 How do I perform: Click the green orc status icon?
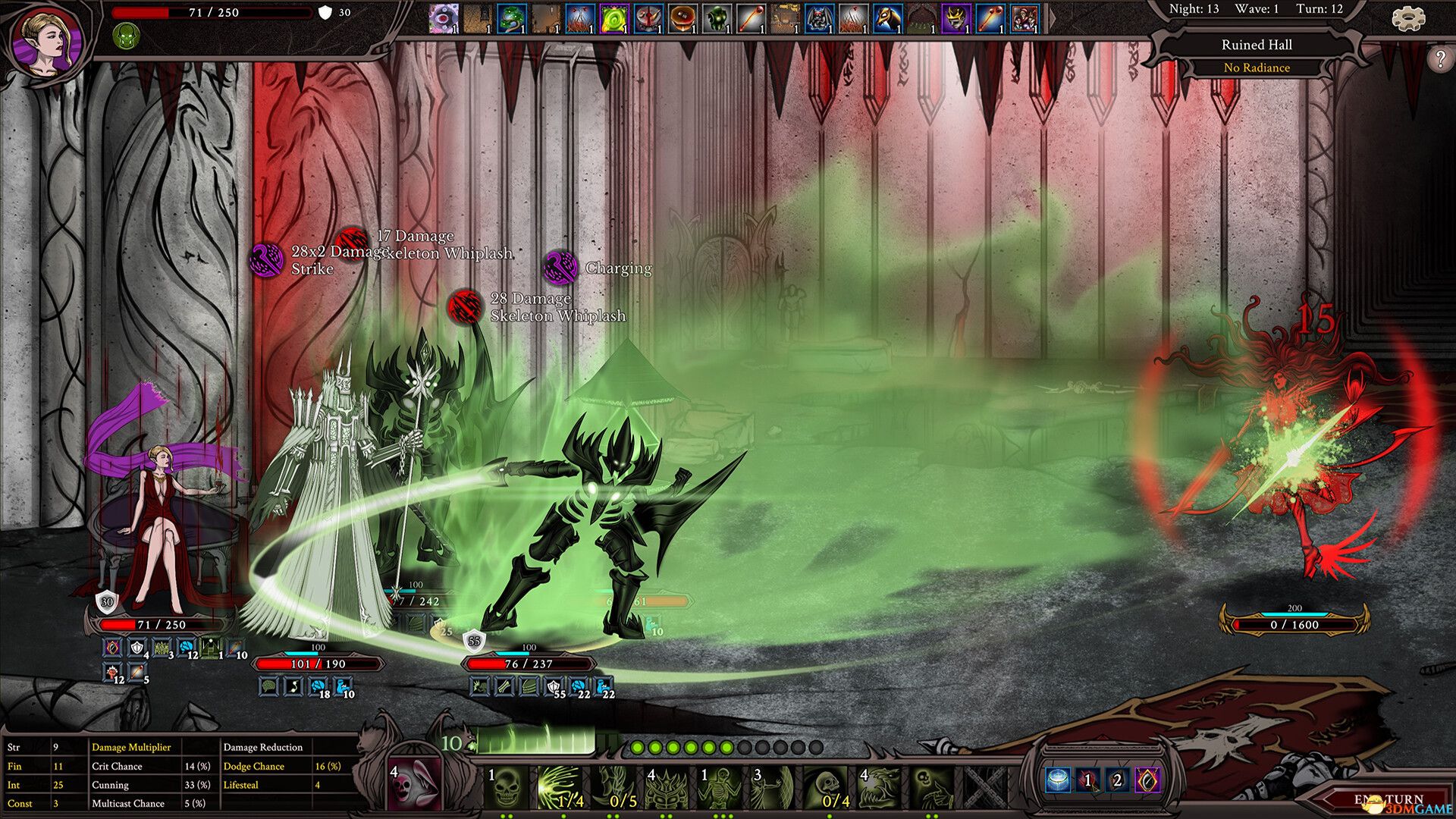125,36
